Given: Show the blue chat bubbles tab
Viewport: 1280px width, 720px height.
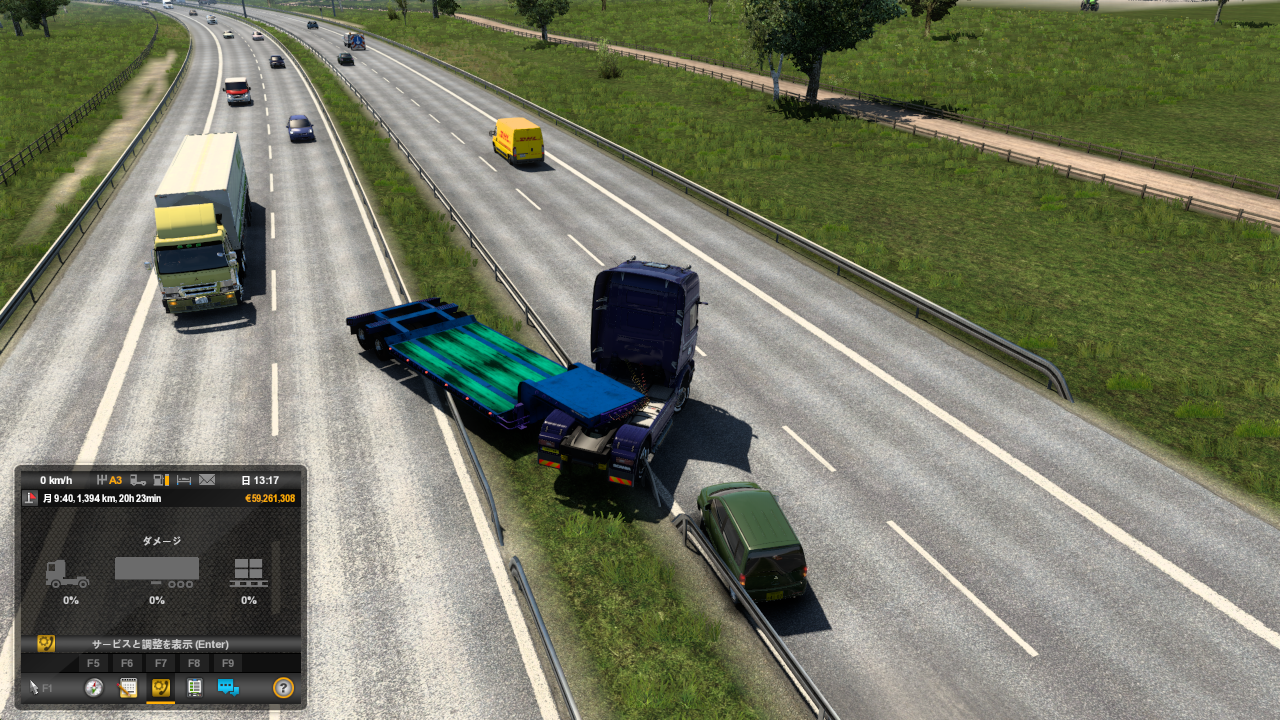Looking at the screenshot, I should pos(228,687).
